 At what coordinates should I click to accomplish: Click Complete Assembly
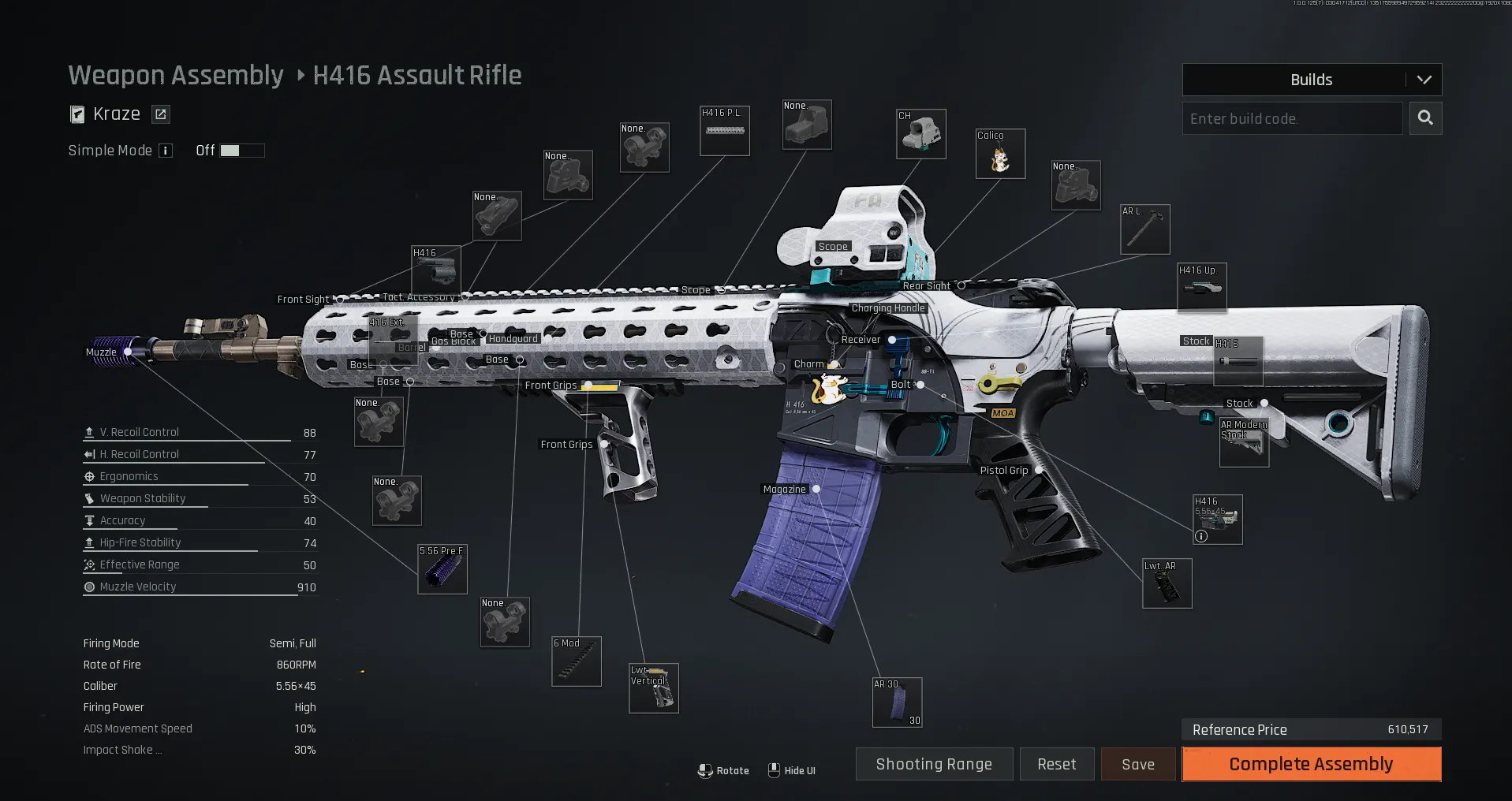pos(1310,764)
